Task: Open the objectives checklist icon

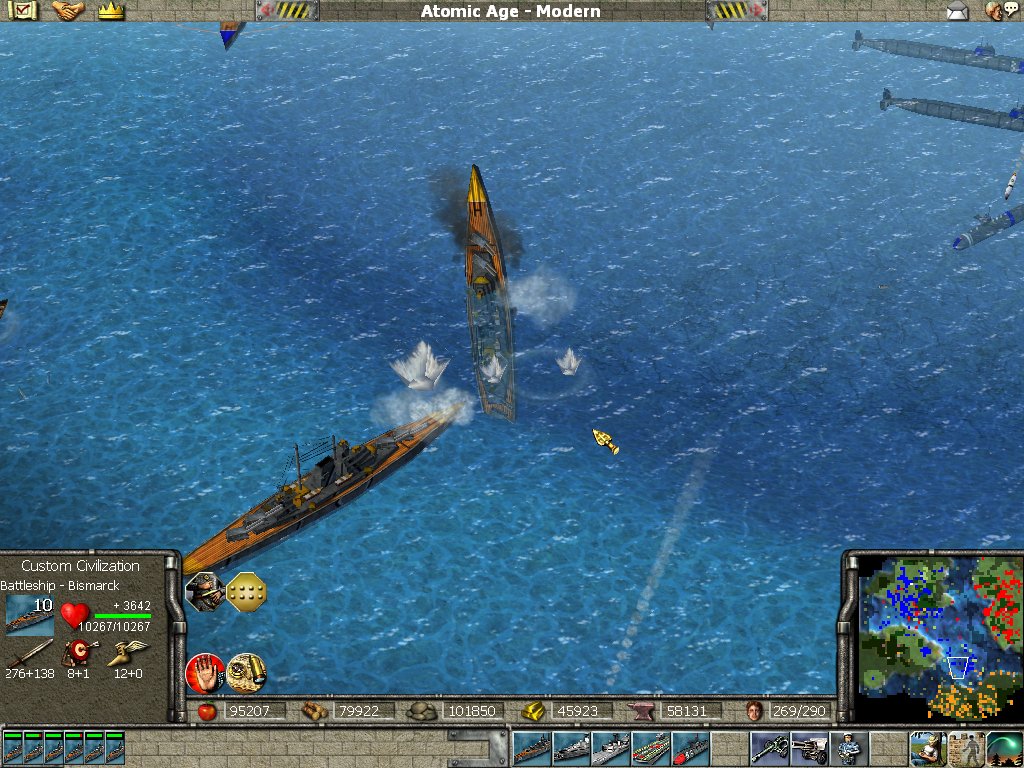Action: pos(21,11)
